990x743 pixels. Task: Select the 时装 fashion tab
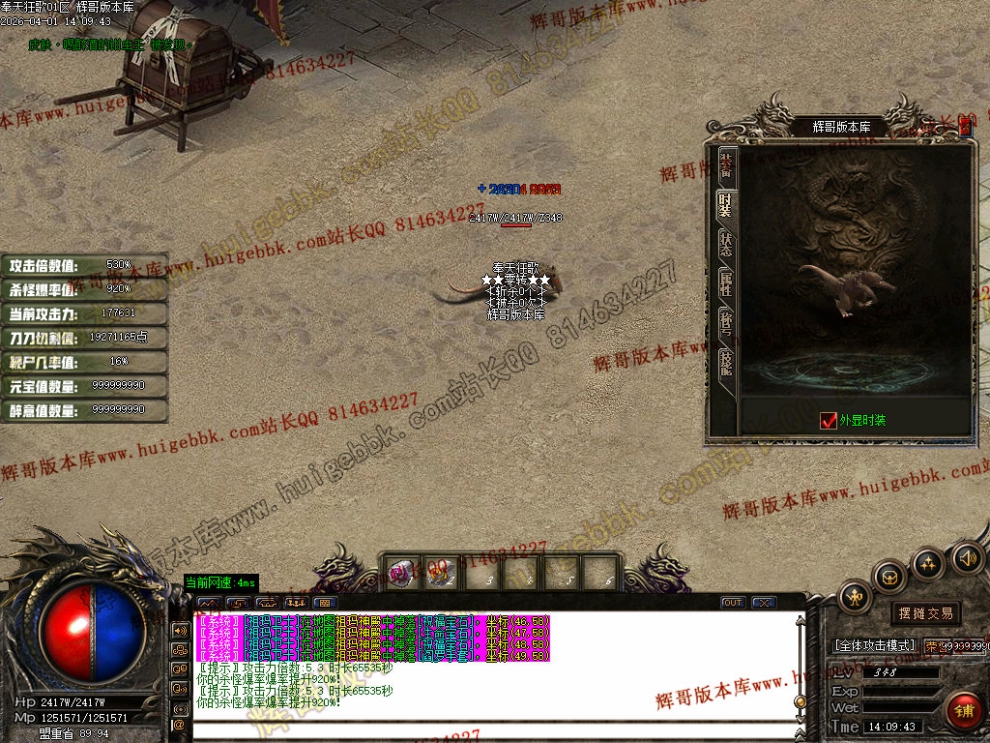pyautogui.click(x=727, y=205)
